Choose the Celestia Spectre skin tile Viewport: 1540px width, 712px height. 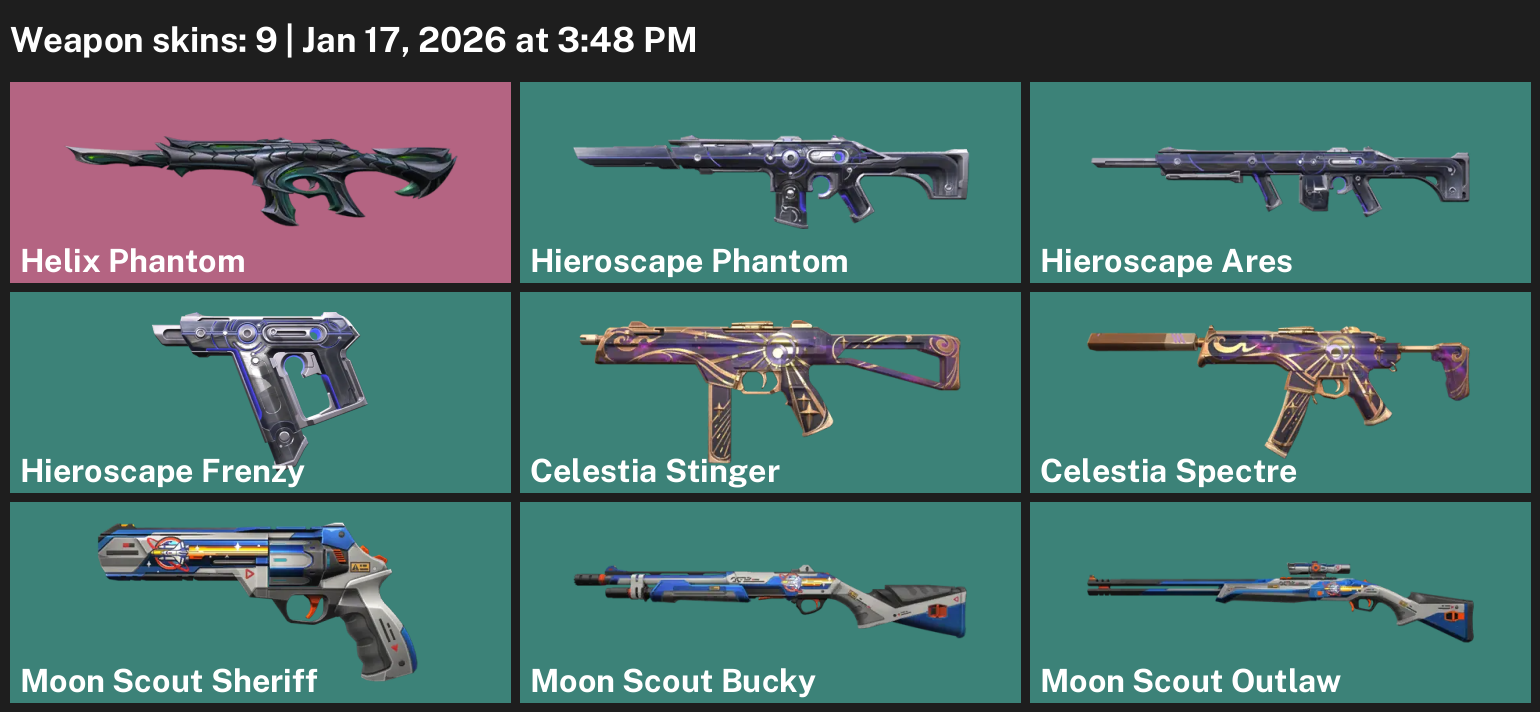click(x=1280, y=392)
